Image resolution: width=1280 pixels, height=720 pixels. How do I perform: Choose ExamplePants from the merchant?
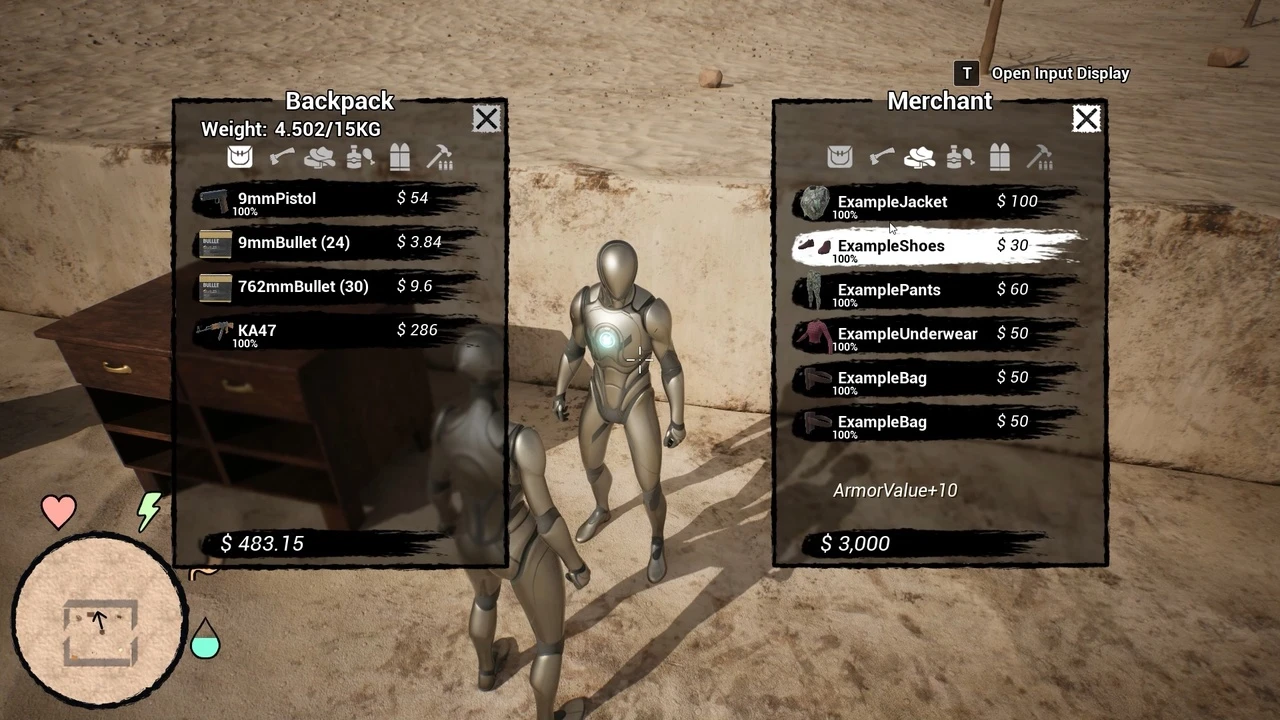[935, 291]
